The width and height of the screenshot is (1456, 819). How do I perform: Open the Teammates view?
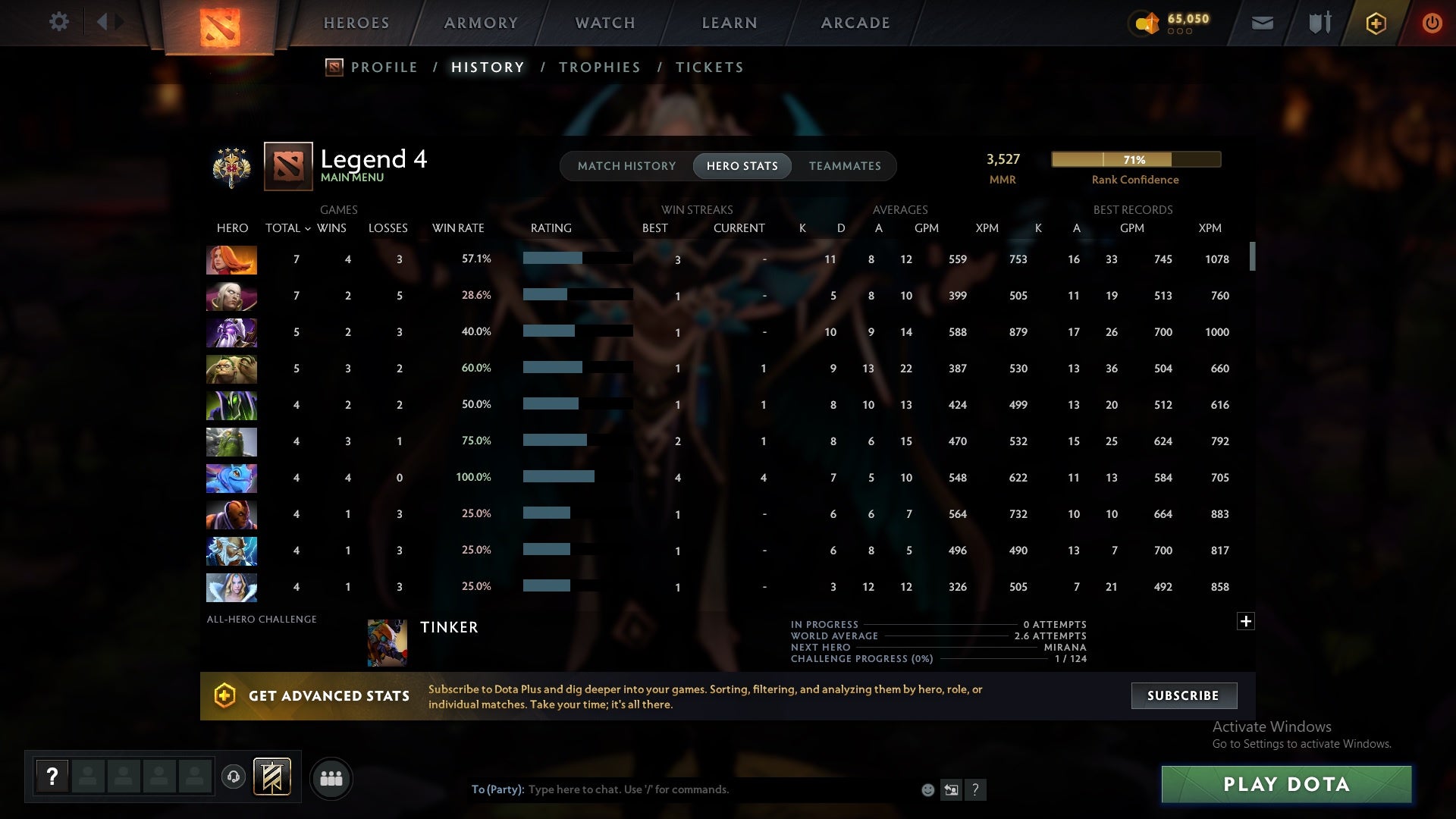click(845, 165)
